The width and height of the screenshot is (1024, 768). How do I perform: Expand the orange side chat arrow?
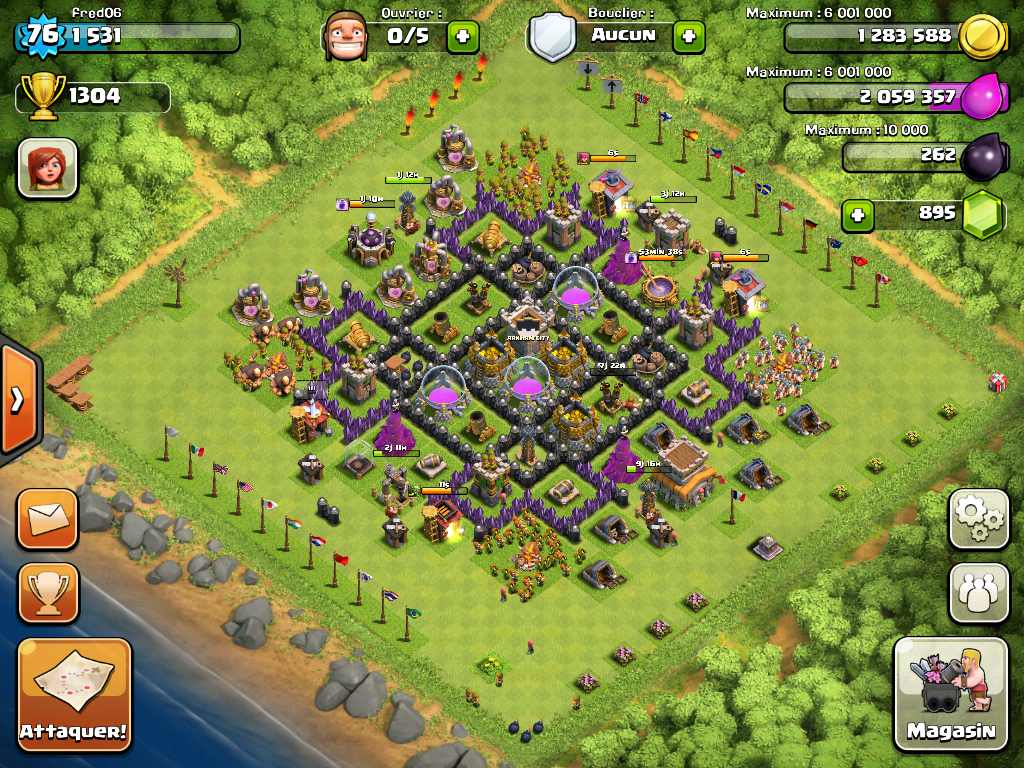(x=17, y=400)
